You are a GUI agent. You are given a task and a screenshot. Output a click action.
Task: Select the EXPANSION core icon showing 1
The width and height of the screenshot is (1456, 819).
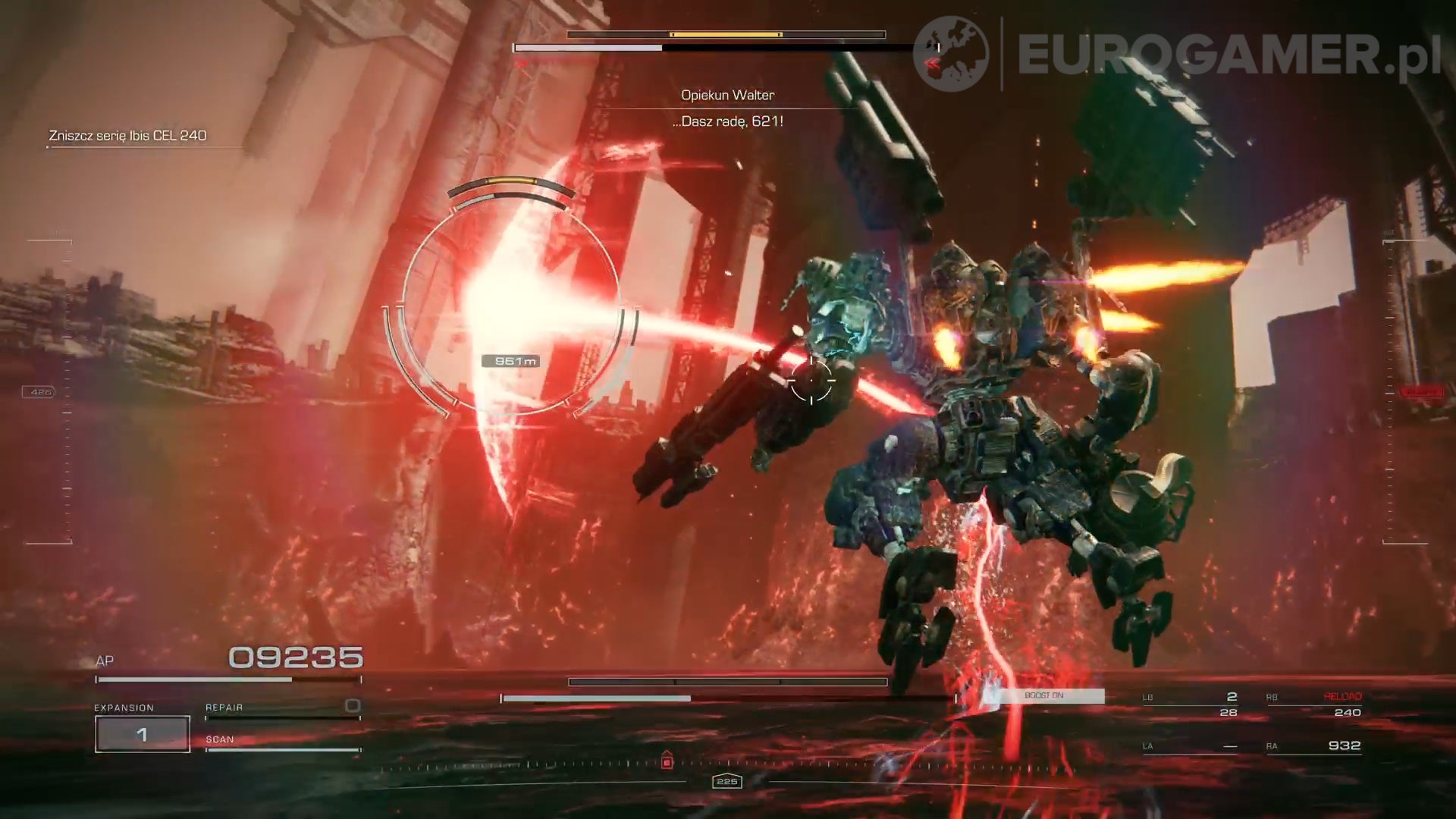pyautogui.click(x=142, y=733)
